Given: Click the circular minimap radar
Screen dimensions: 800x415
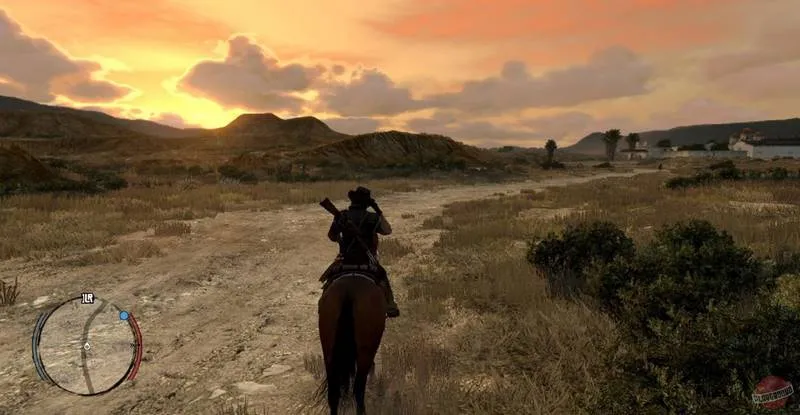Looking at the screenshot, I should point(86,346).
